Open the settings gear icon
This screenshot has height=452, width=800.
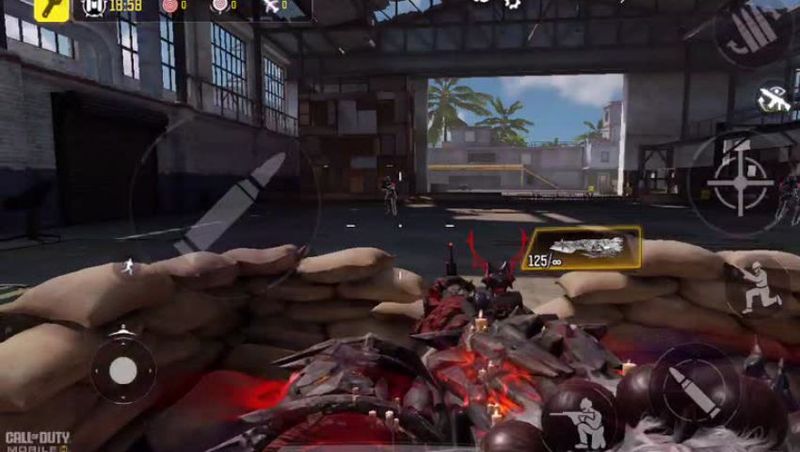pyautogui.click(x=513, y=4)
